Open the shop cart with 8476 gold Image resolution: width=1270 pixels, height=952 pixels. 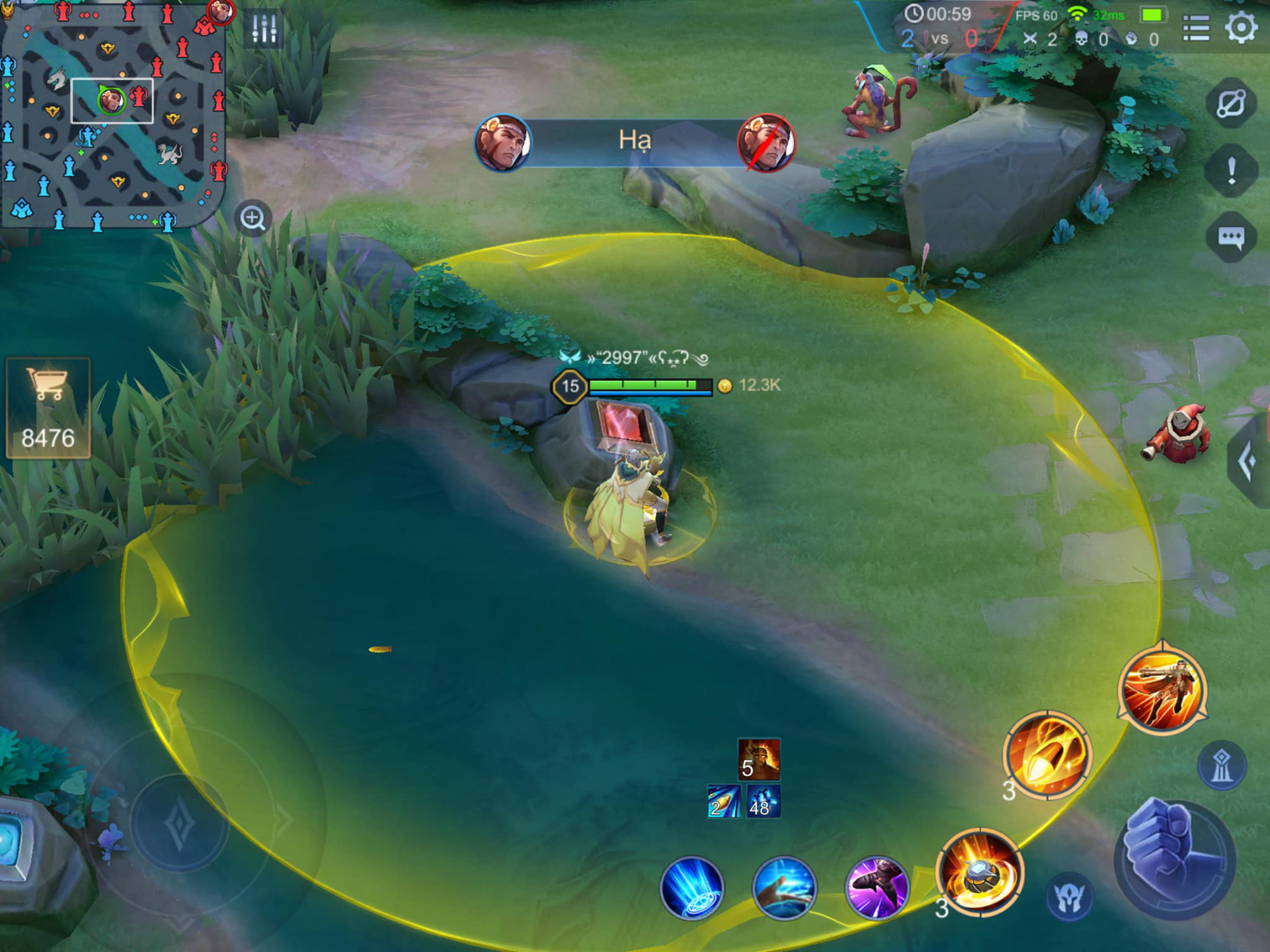point(48,407)
